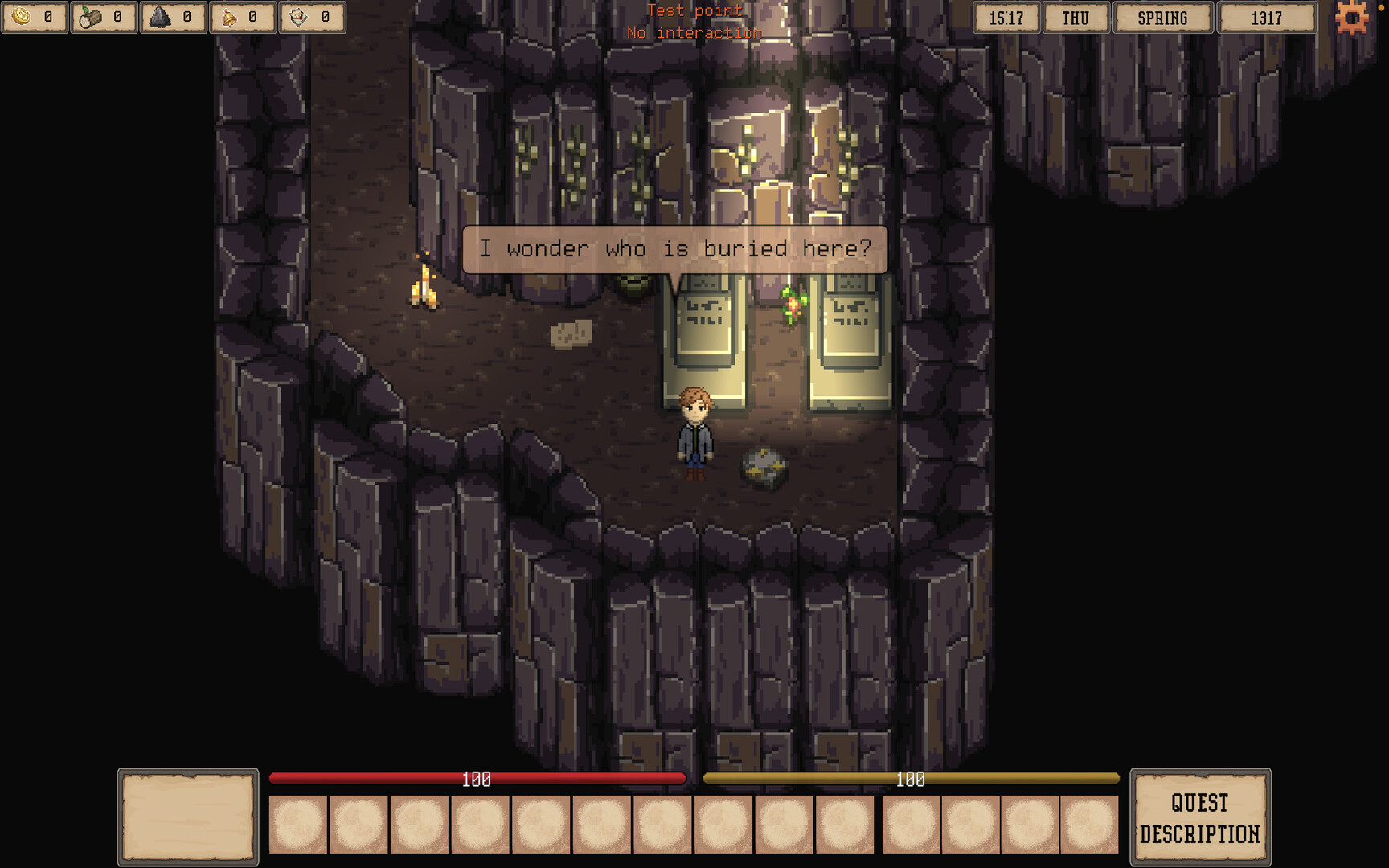Click the Test point label
Viewport: 1389px width, 868px height.
(x=694, y=10)
